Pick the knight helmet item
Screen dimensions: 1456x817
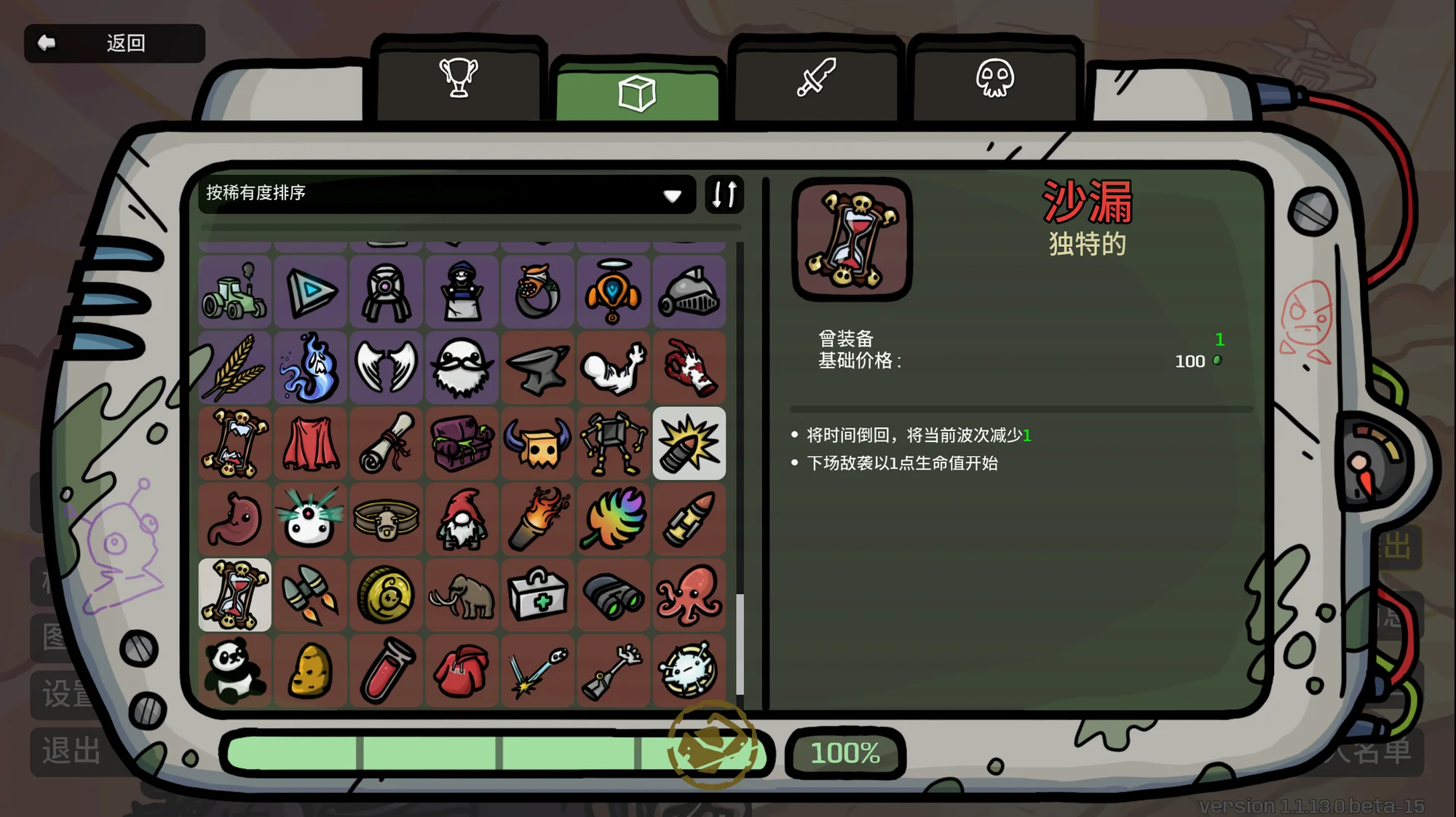point(689,292)
